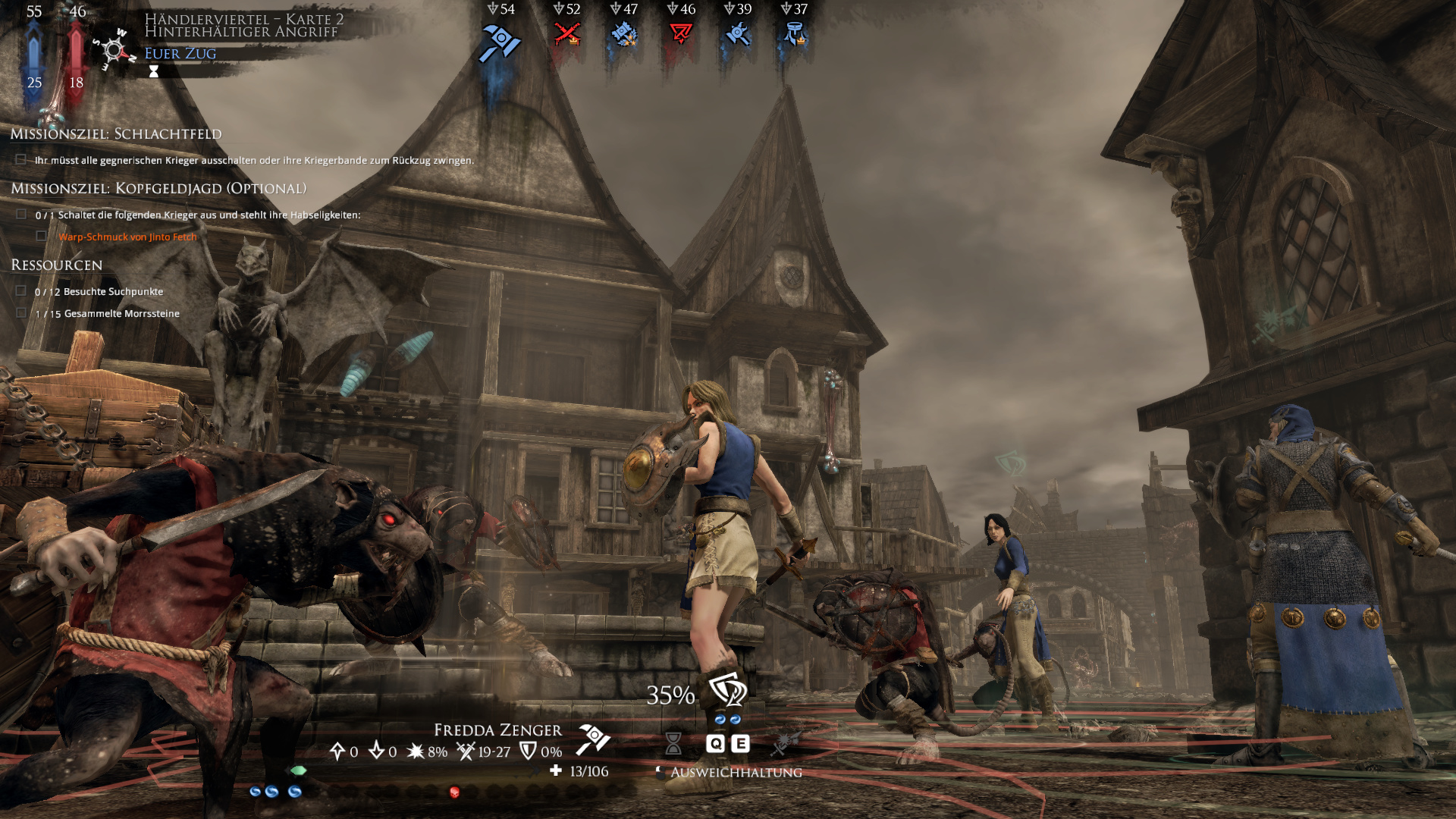Click Fredda Zenger's axe unit-type icon
Viewport: 1456px width, 819px height.
tap(593, 739)
